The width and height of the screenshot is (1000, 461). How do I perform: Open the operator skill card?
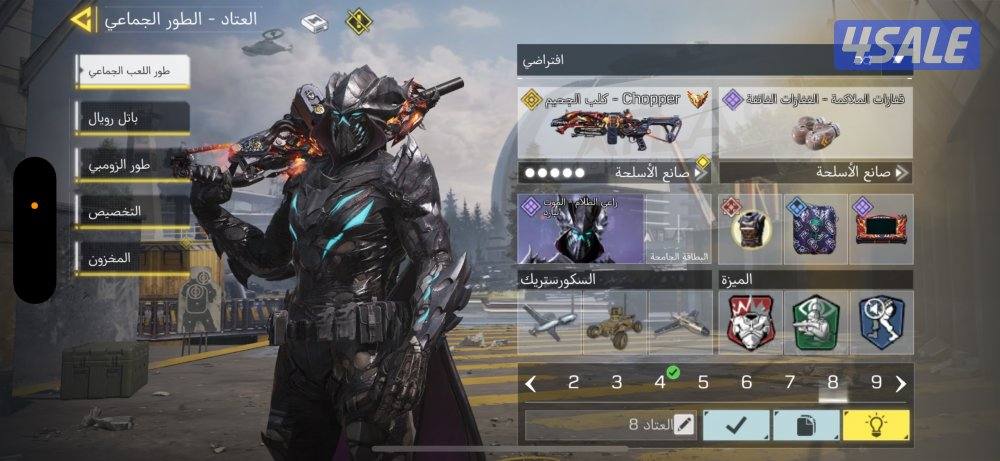(581, 228)
